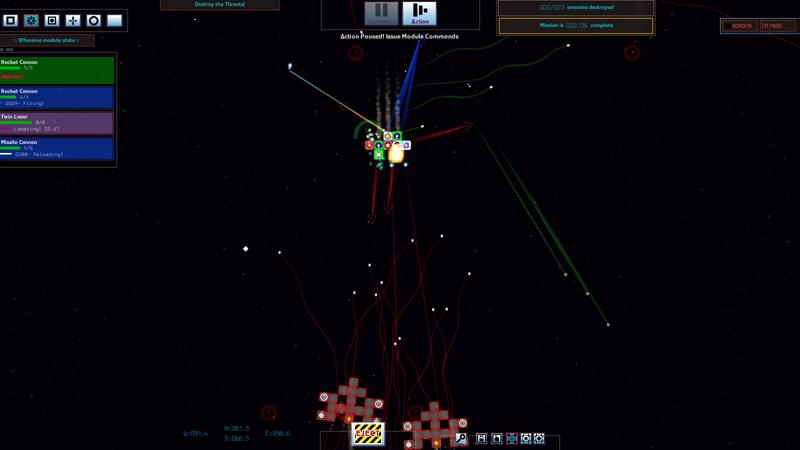Screen dimensions: 800x450
Task: Select the blank light-blue category icon
Action: click(x=114, y=20)
